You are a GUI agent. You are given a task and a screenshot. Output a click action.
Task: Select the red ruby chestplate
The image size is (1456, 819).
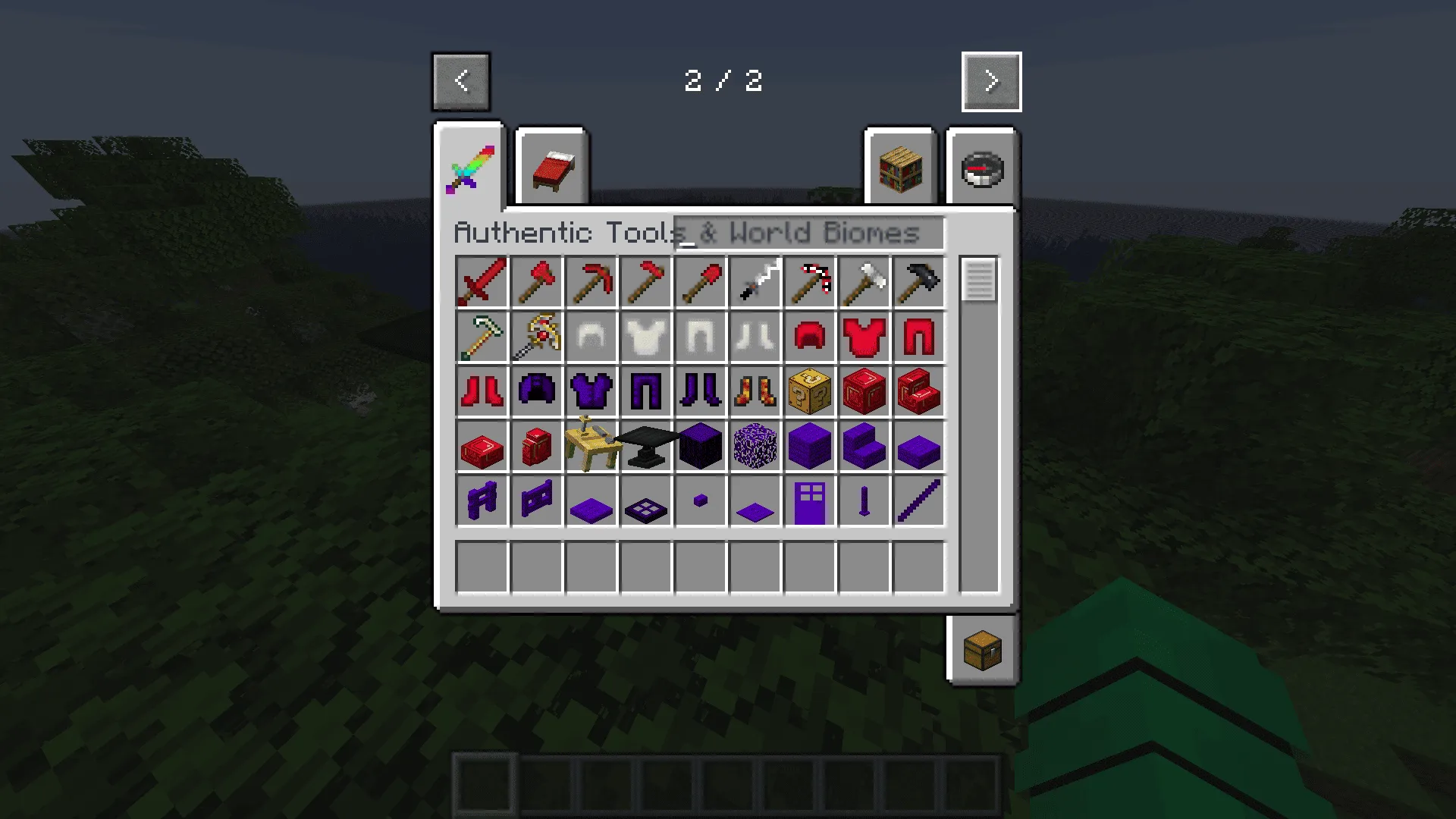(864, 337)
